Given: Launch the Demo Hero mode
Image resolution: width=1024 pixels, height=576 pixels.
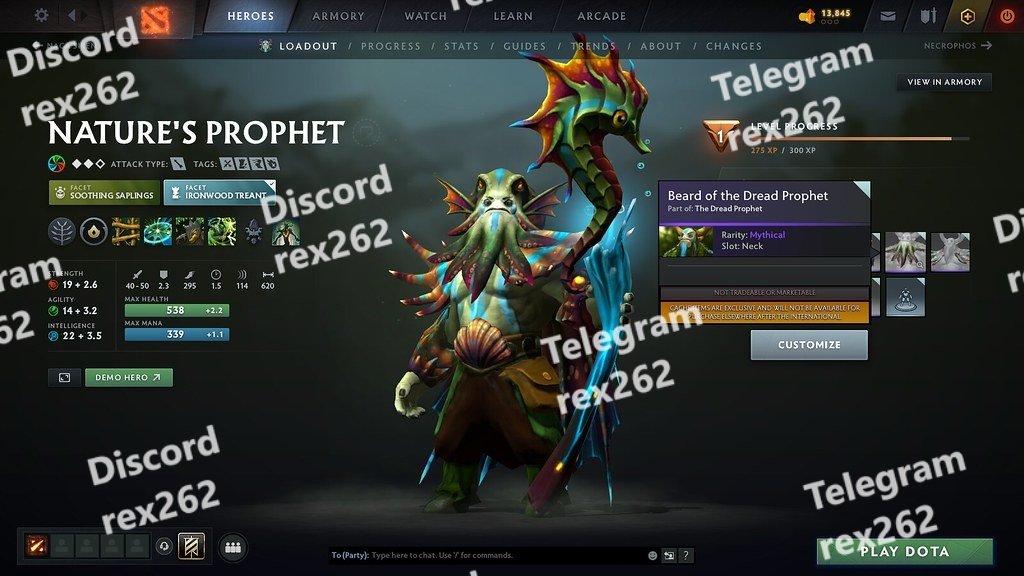Looking at the screenshot, I should tap(129, 377).
